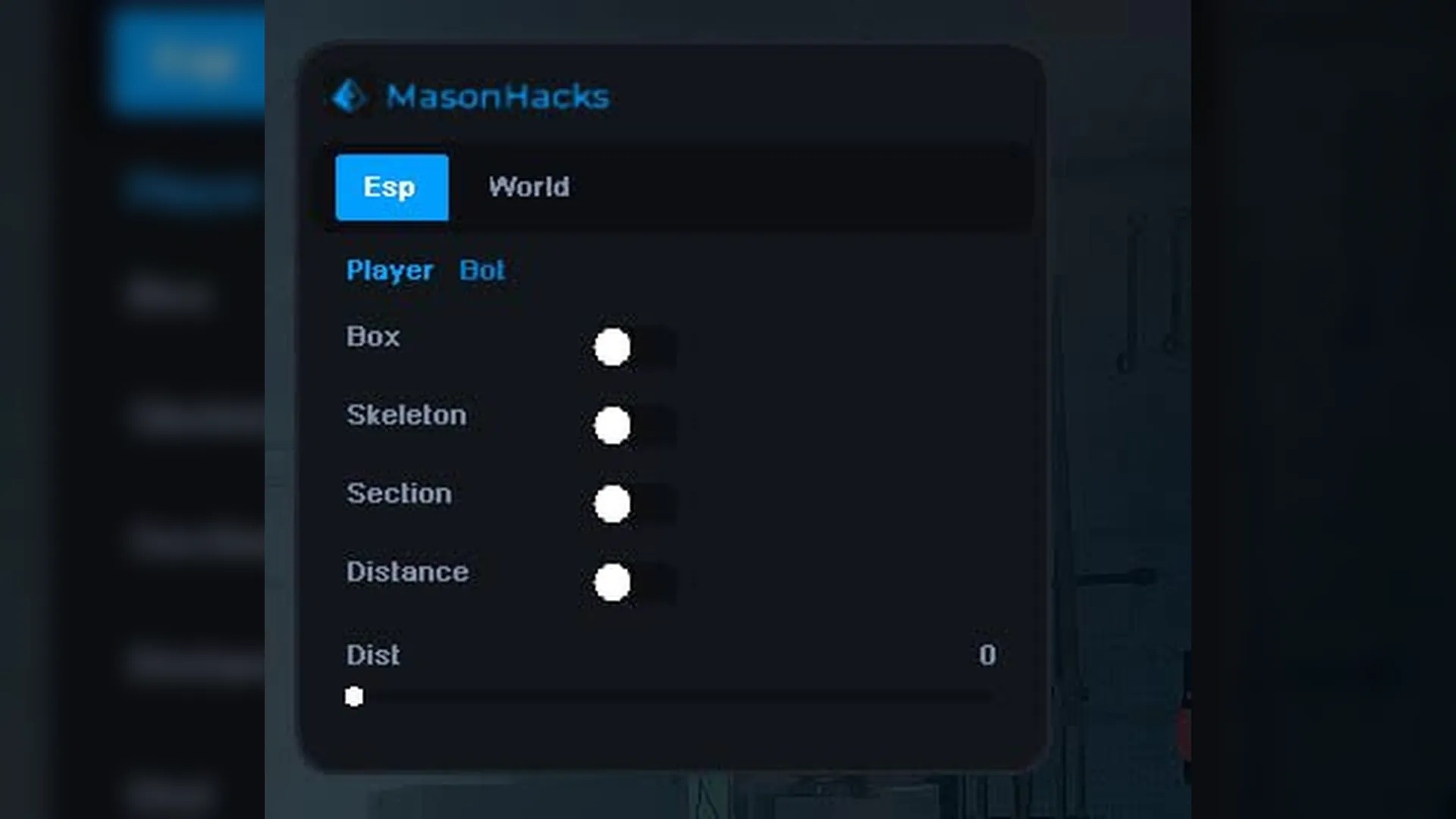Viewport: 1456px width, 819px height.
Task: Select the Player sub-tab
Action: point(390,270)
